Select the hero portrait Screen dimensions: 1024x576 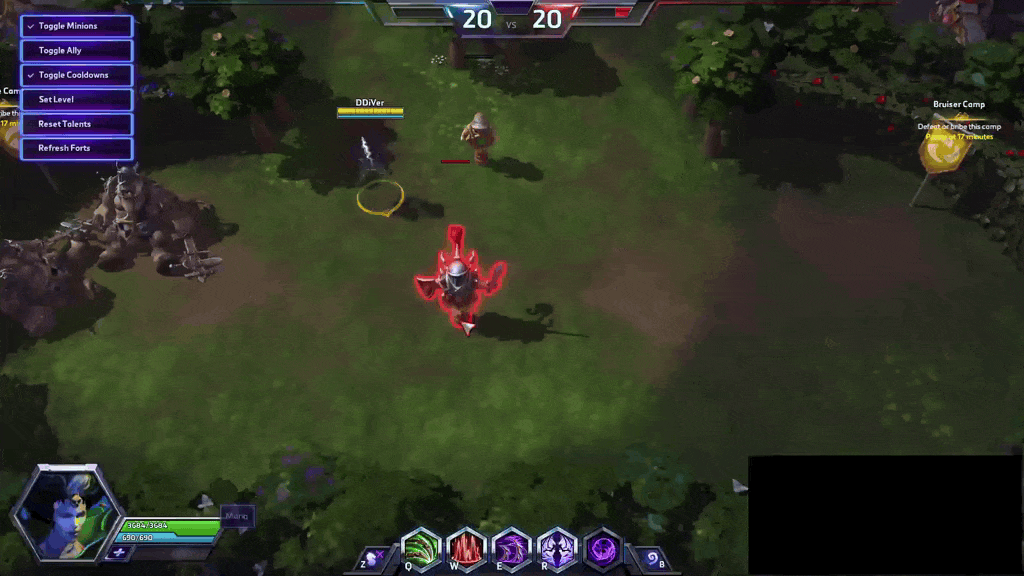(66, 511)
